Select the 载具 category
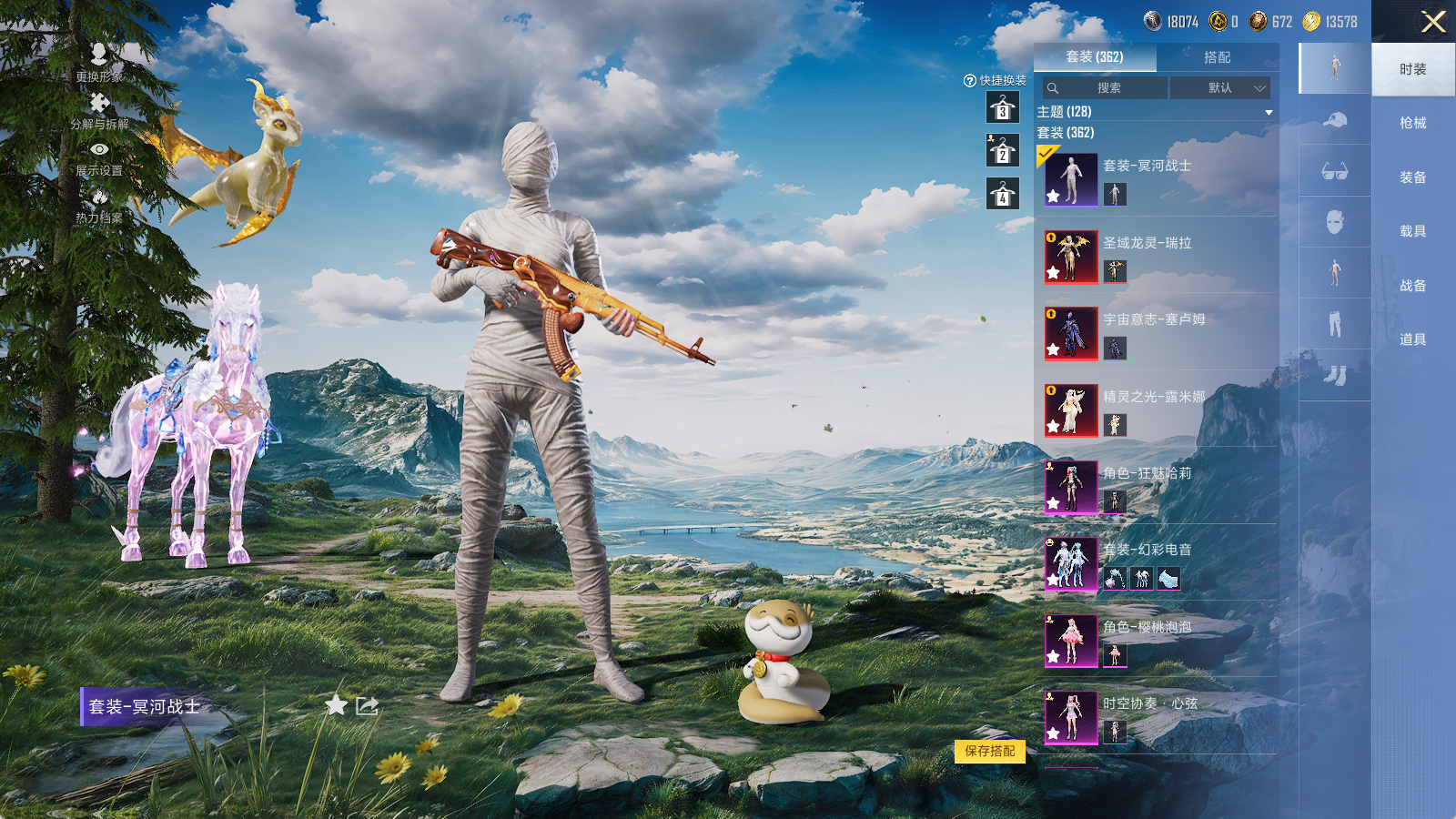1456x819 pixels. (1412, 231)
